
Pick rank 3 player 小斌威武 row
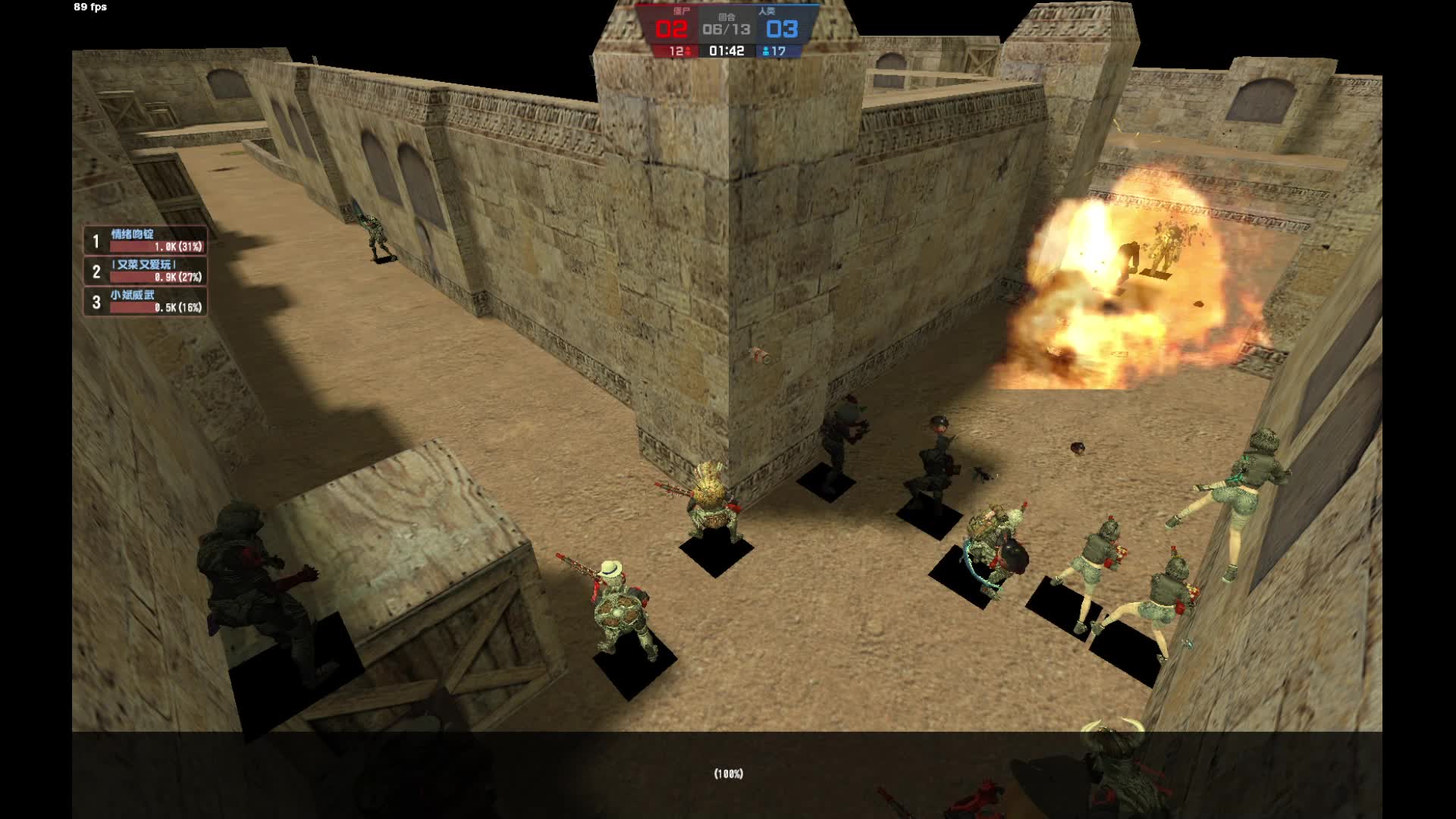[145, 301]
